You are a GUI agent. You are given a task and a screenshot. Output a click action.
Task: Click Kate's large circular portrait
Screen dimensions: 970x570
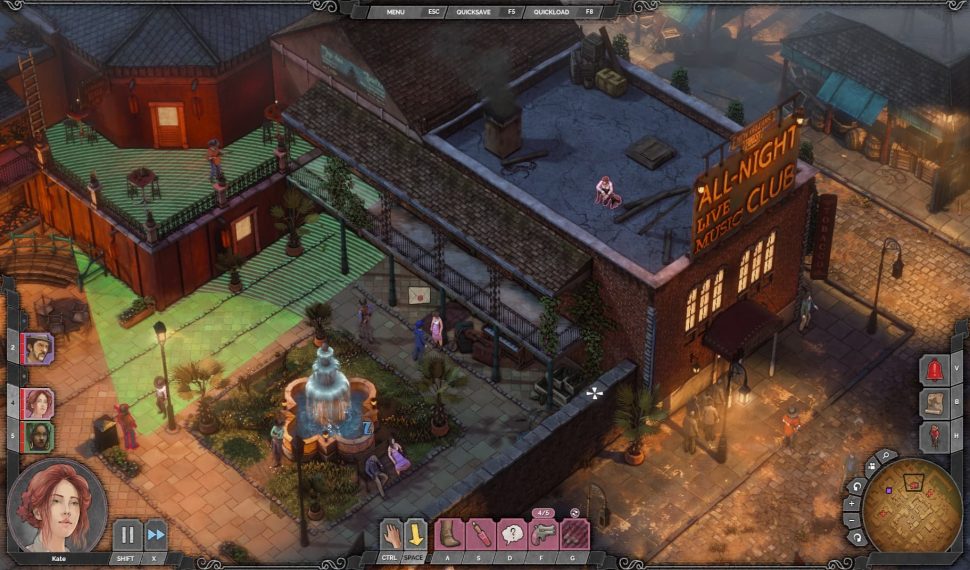pyautogui.click(x=57, y=506)
